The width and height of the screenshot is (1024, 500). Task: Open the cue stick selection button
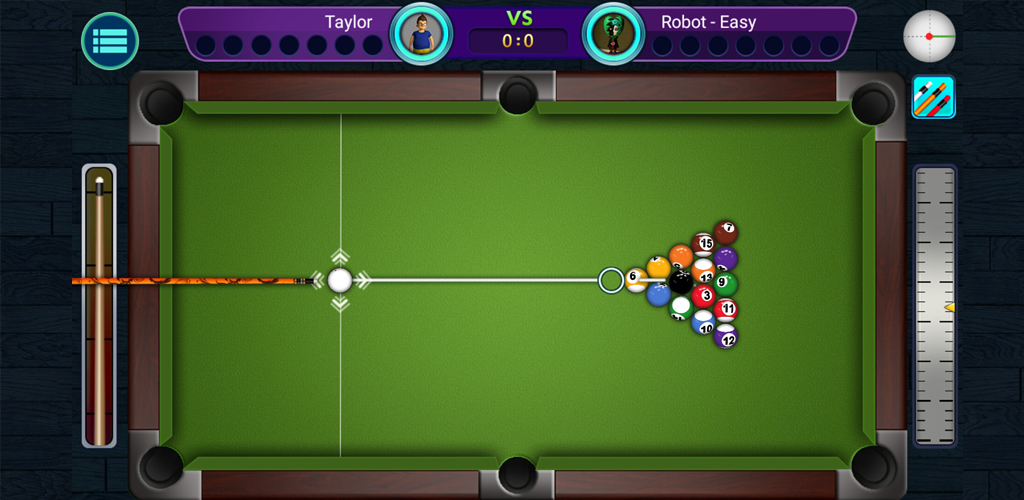(933, 97)
